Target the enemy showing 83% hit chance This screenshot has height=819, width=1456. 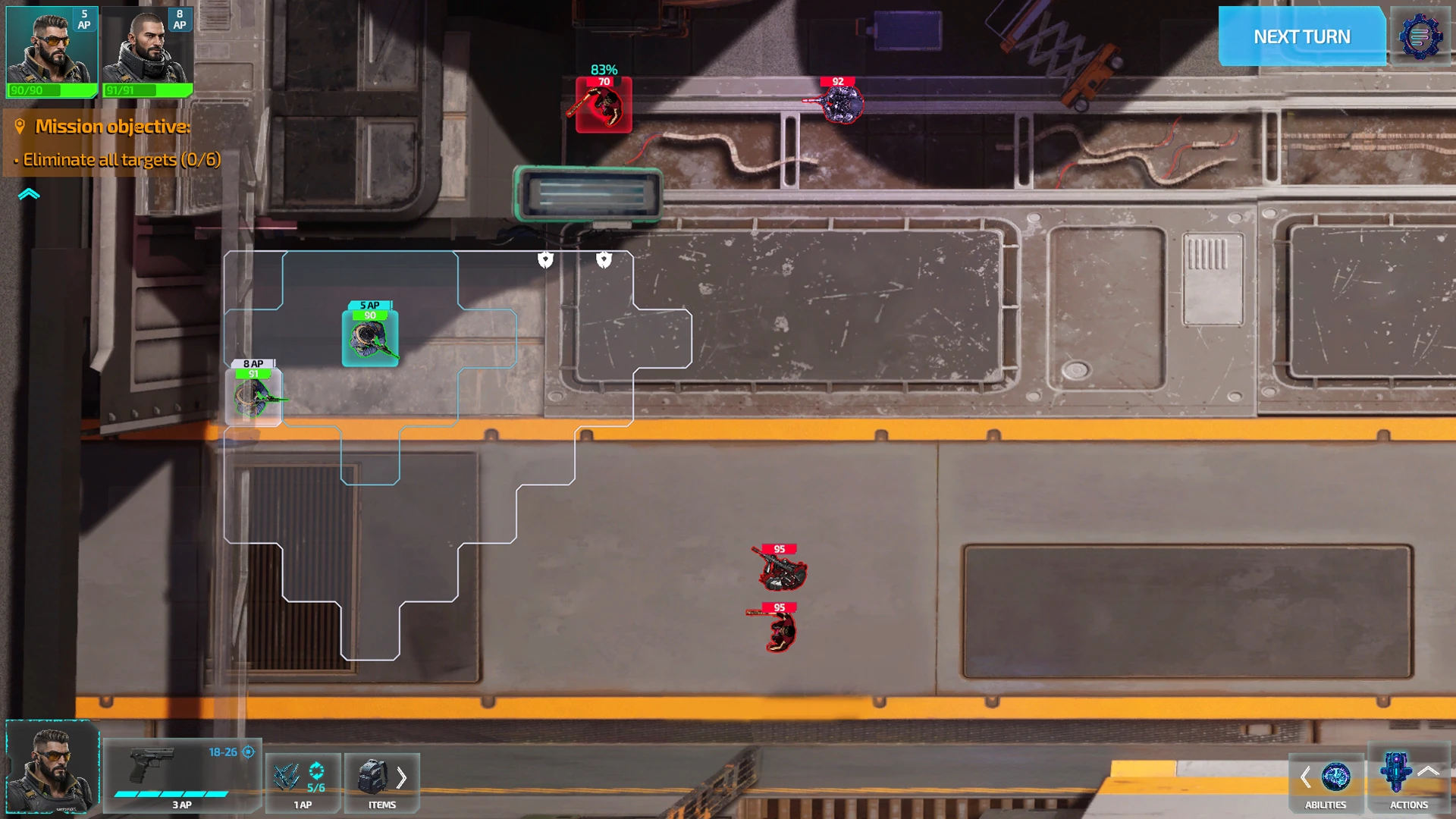(x=604, y=106)
